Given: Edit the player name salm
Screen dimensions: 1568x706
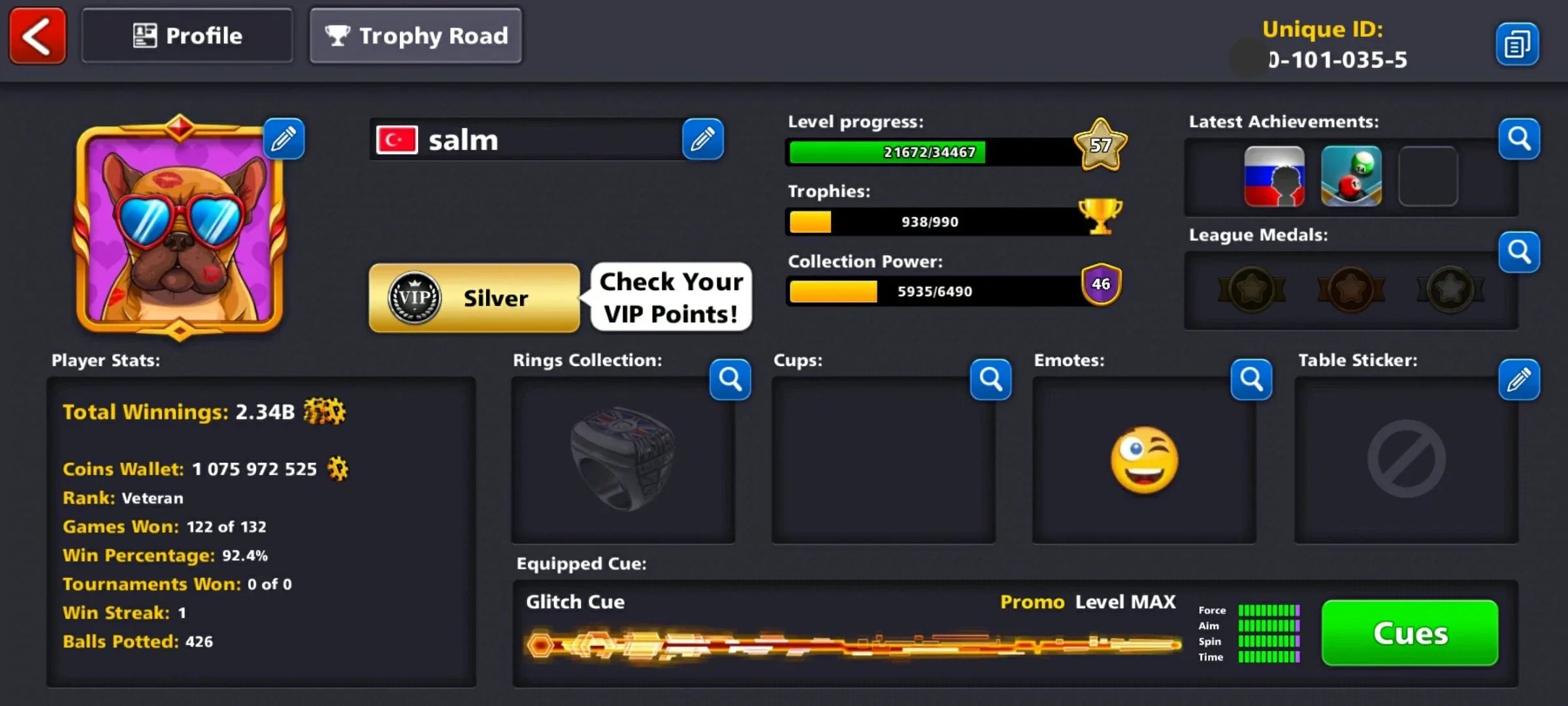Looking at the screenshot, I should tap(704, 139).
